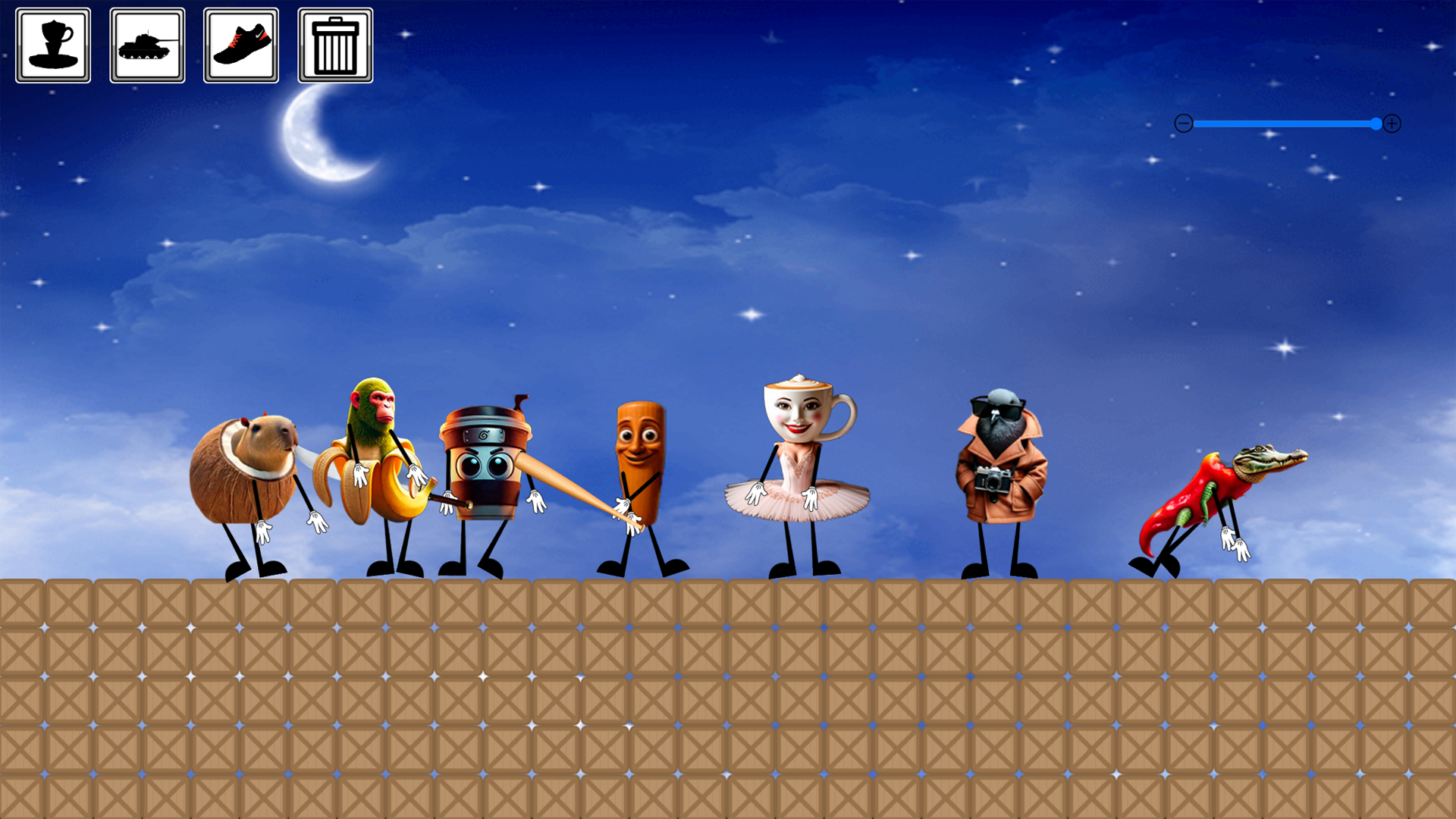The height and width of the screenshot is (819, 1456).
Task: Click the zoom-out minus icon
Action: tap(1183, 124)
